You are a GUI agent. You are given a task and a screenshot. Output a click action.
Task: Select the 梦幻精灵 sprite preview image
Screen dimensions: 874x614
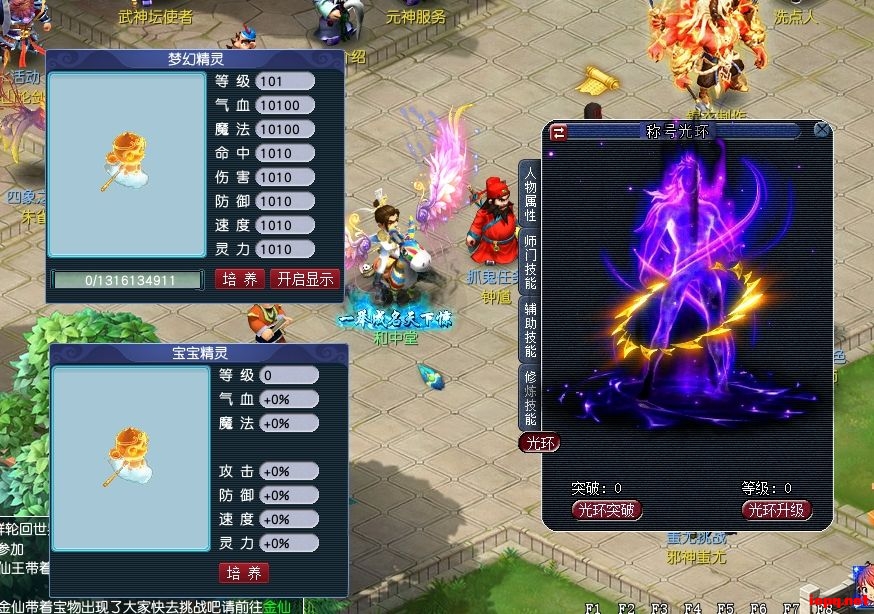[128, 166]
